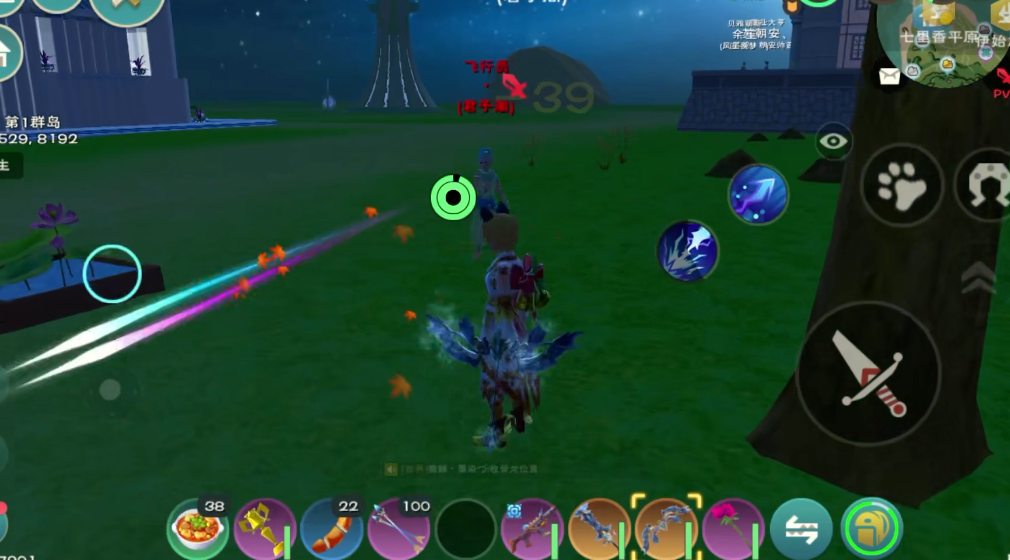
Task: Open the backpack with the green ring
Action: tap(871, 530)
